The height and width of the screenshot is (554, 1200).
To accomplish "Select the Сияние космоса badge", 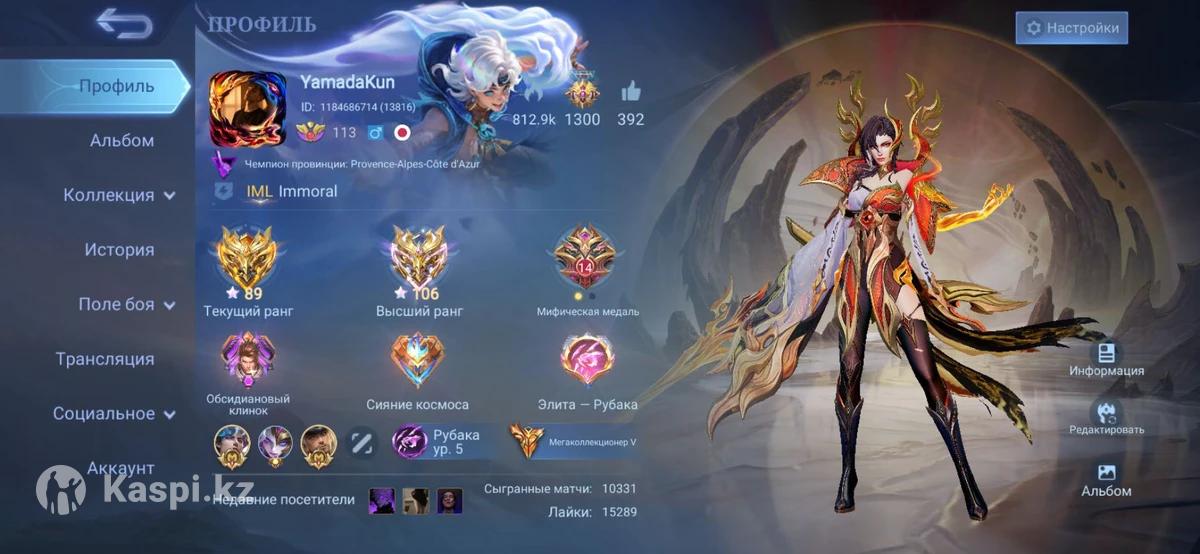I will [x=417, y=359].
